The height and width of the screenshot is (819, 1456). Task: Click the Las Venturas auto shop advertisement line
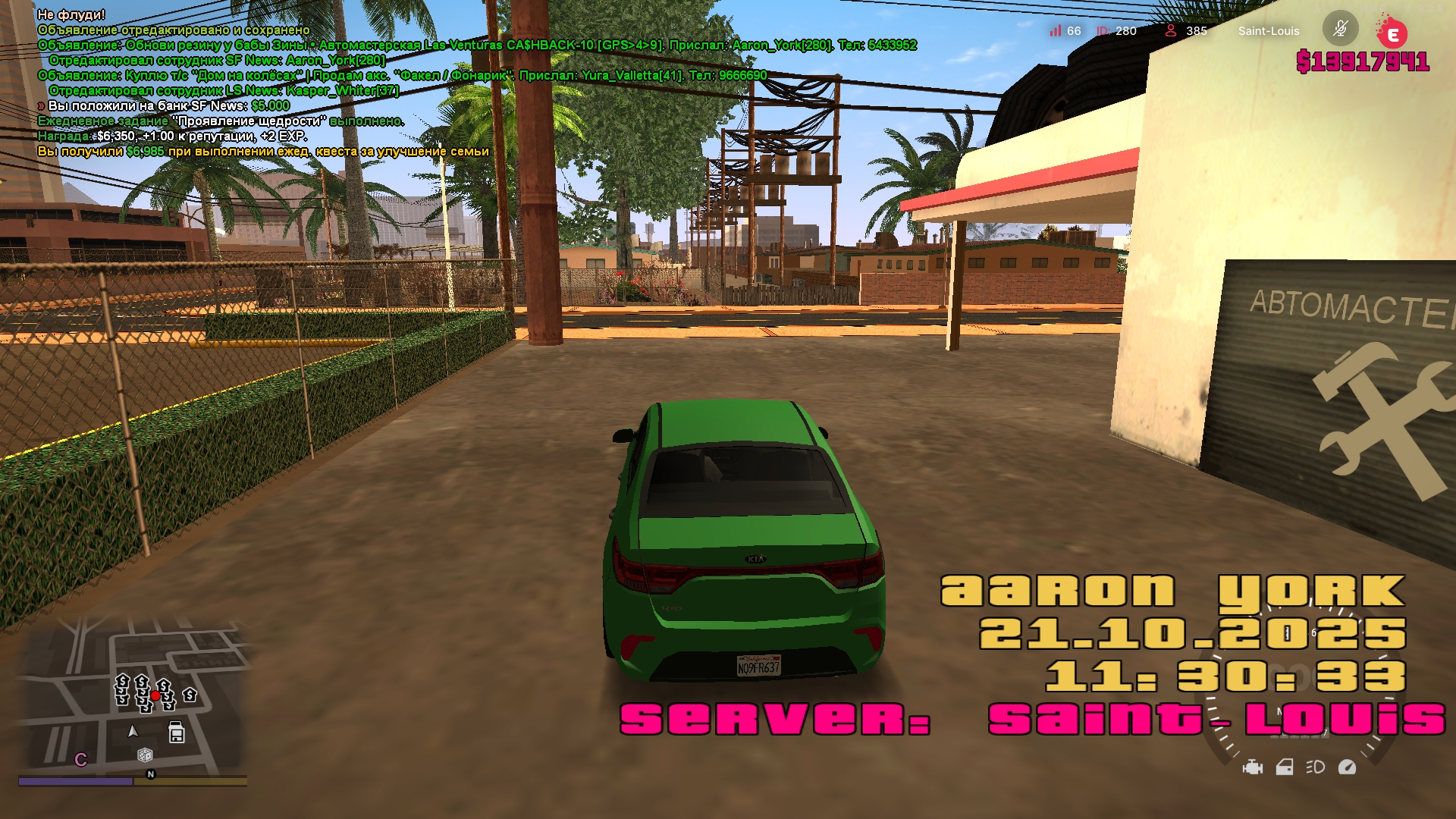(x=477, y=45)
